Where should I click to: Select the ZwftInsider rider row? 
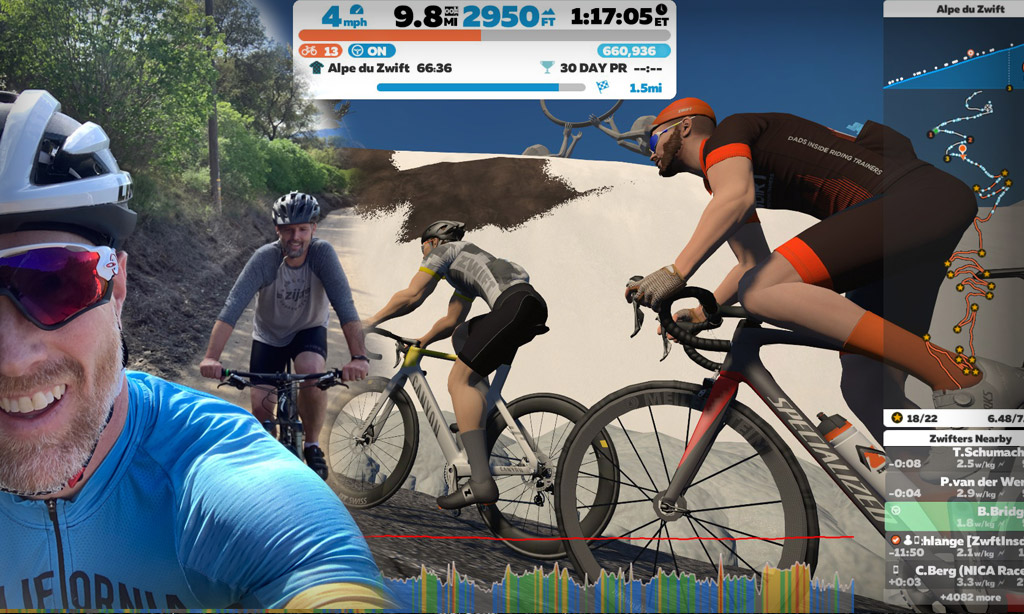point(955,545)
